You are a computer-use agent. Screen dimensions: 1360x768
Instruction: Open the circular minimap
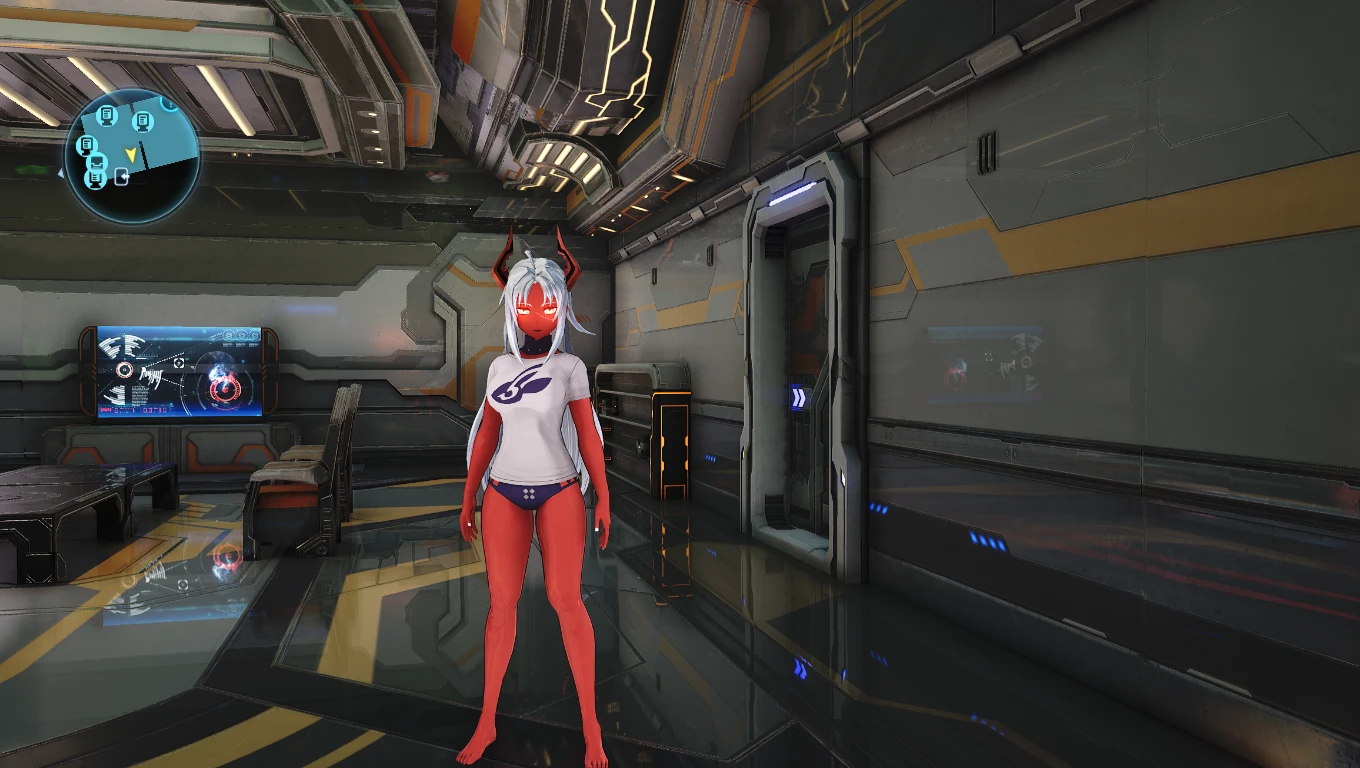(132, 155)
